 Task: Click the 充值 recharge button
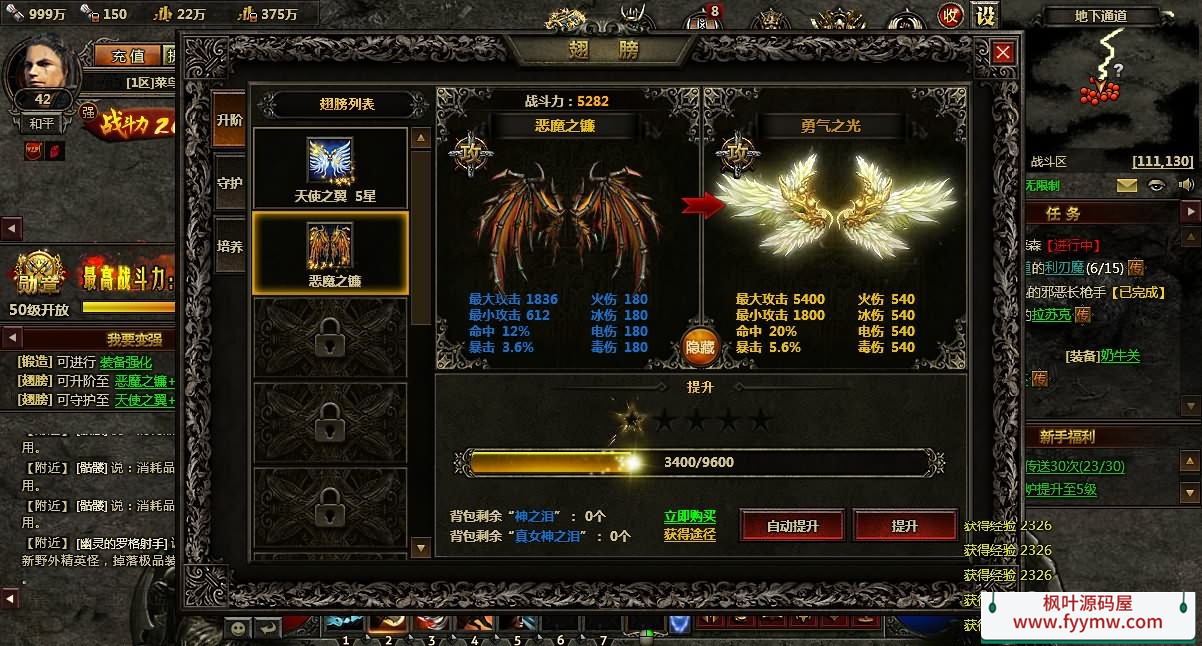tap(127, 55)
